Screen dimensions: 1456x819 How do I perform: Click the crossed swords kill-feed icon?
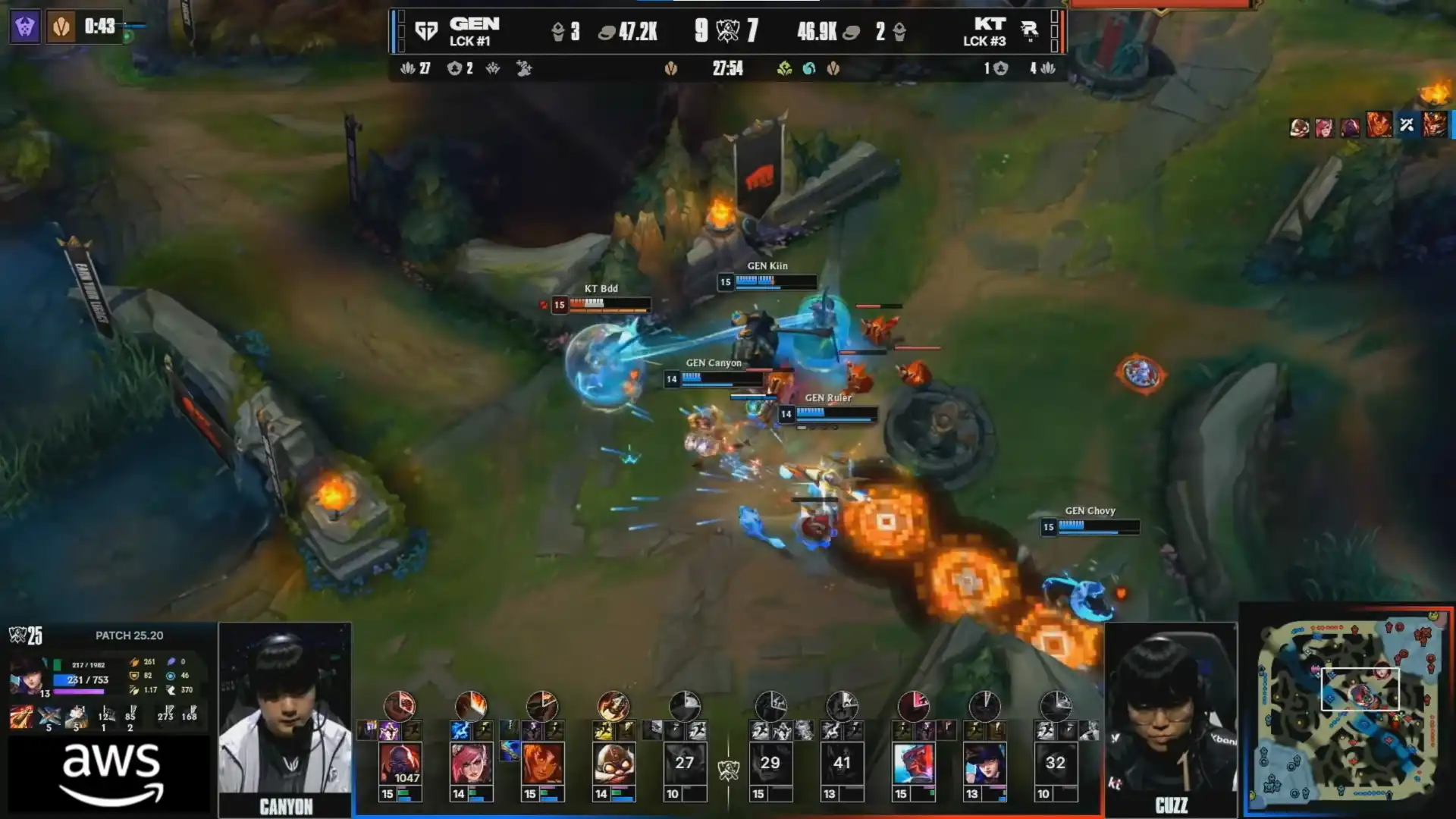1407,125
